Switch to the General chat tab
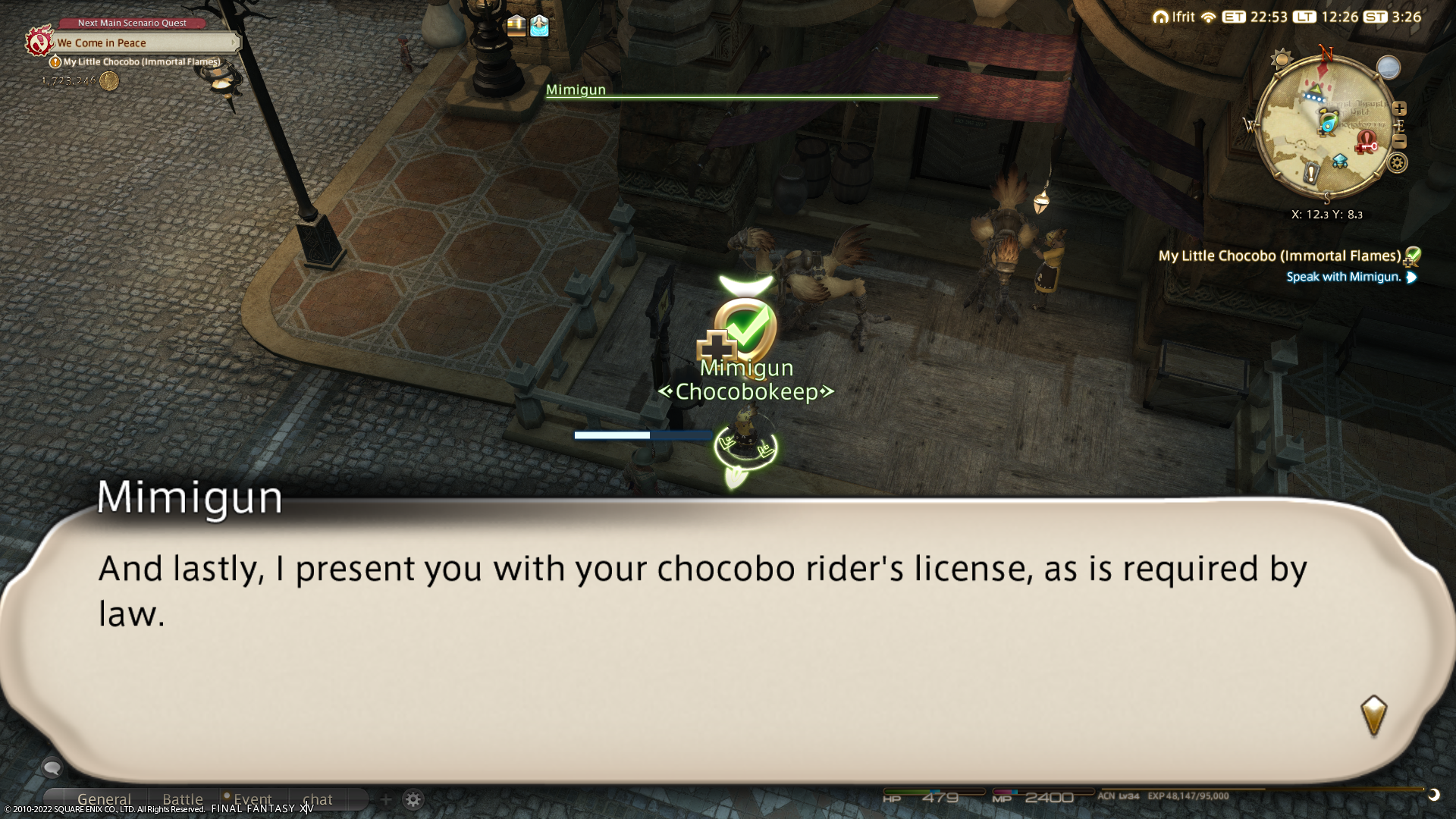1456x819 pixels. (104, 799)
